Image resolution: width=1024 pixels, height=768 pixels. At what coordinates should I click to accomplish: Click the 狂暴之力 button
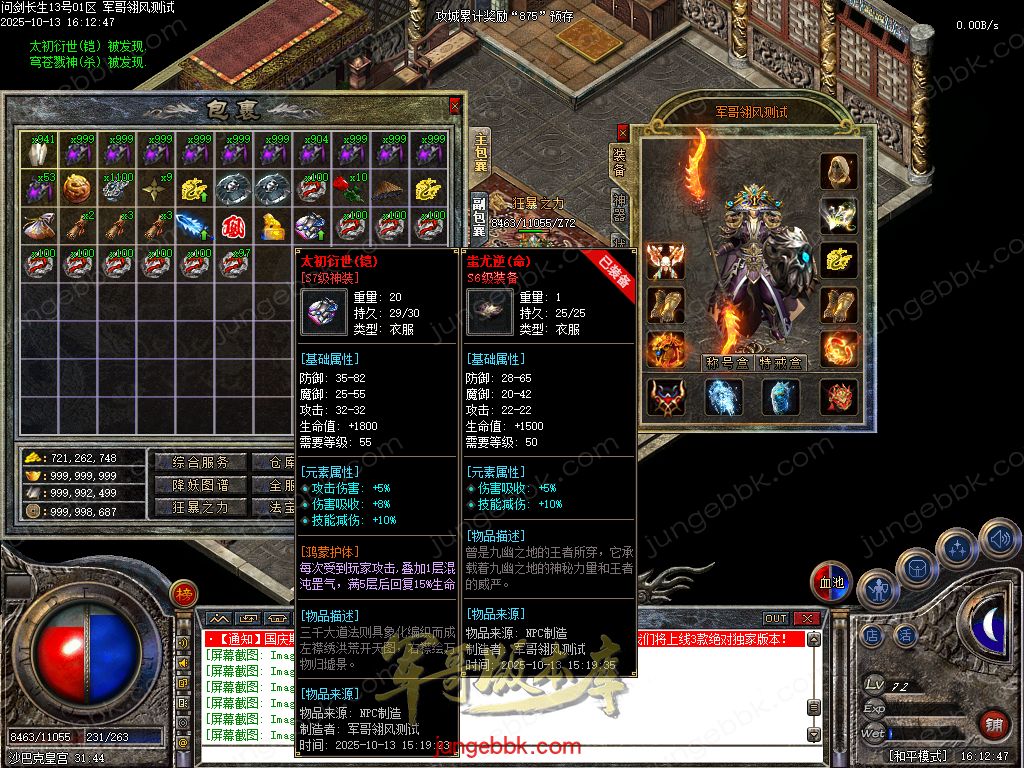[x=193, y=507]
